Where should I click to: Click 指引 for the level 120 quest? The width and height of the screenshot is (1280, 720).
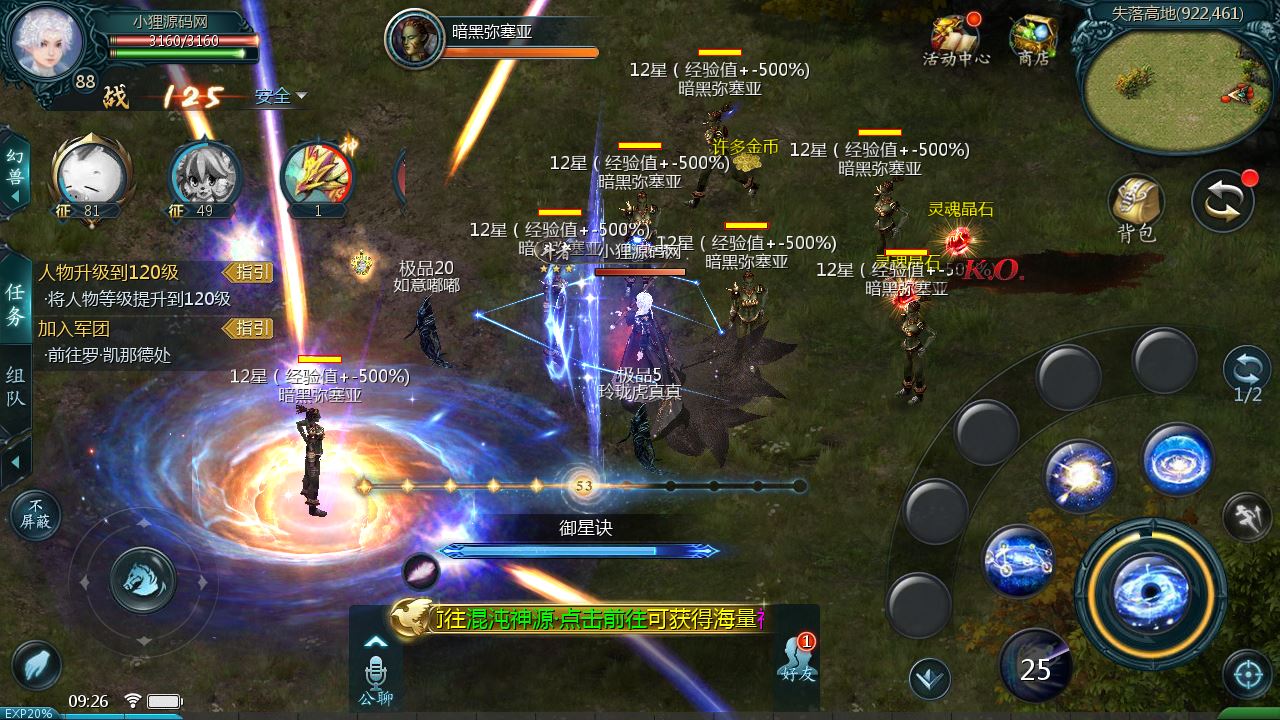(248, 273)
